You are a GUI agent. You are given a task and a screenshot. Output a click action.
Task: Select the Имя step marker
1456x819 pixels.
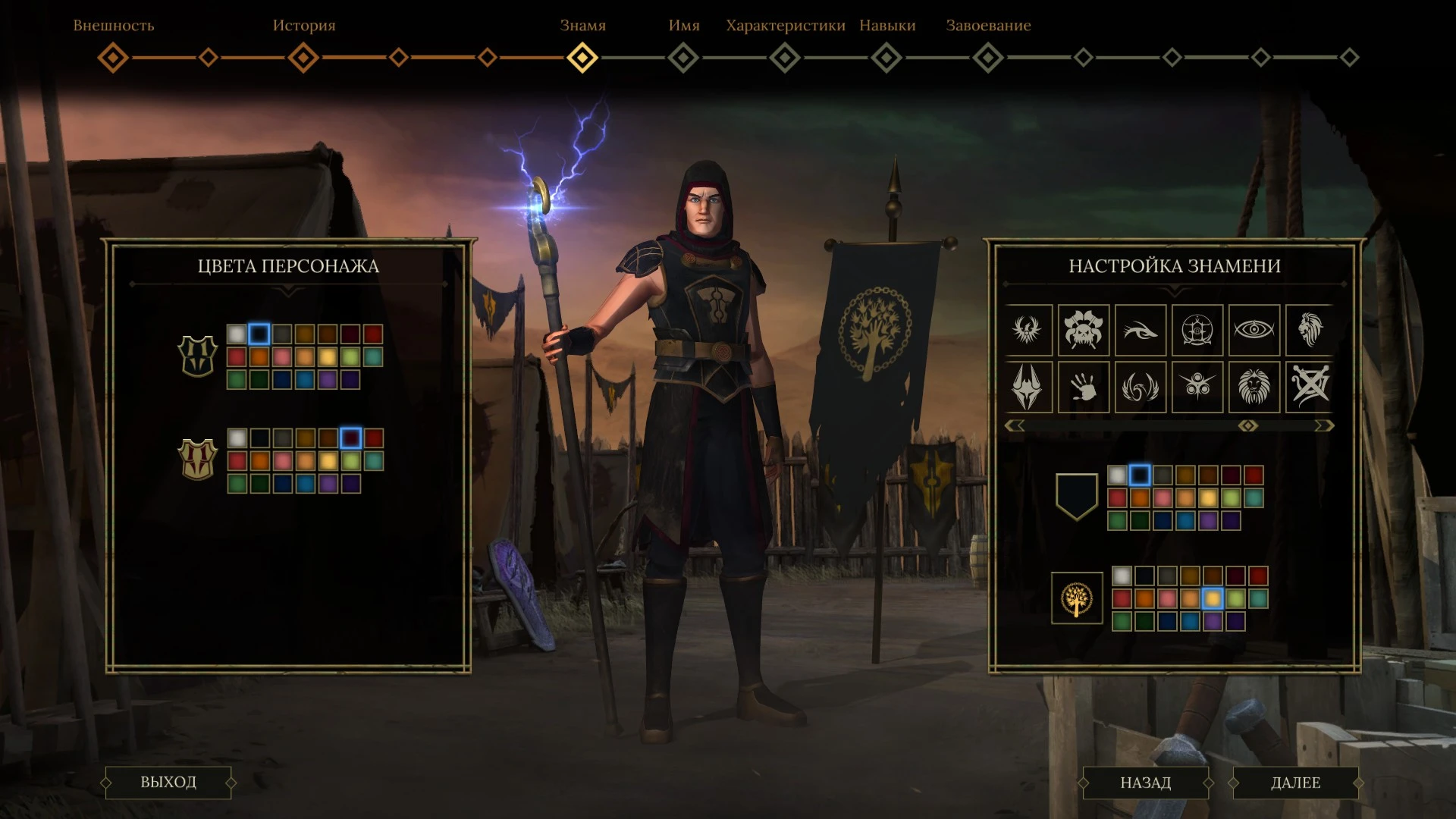coord(683,58)
